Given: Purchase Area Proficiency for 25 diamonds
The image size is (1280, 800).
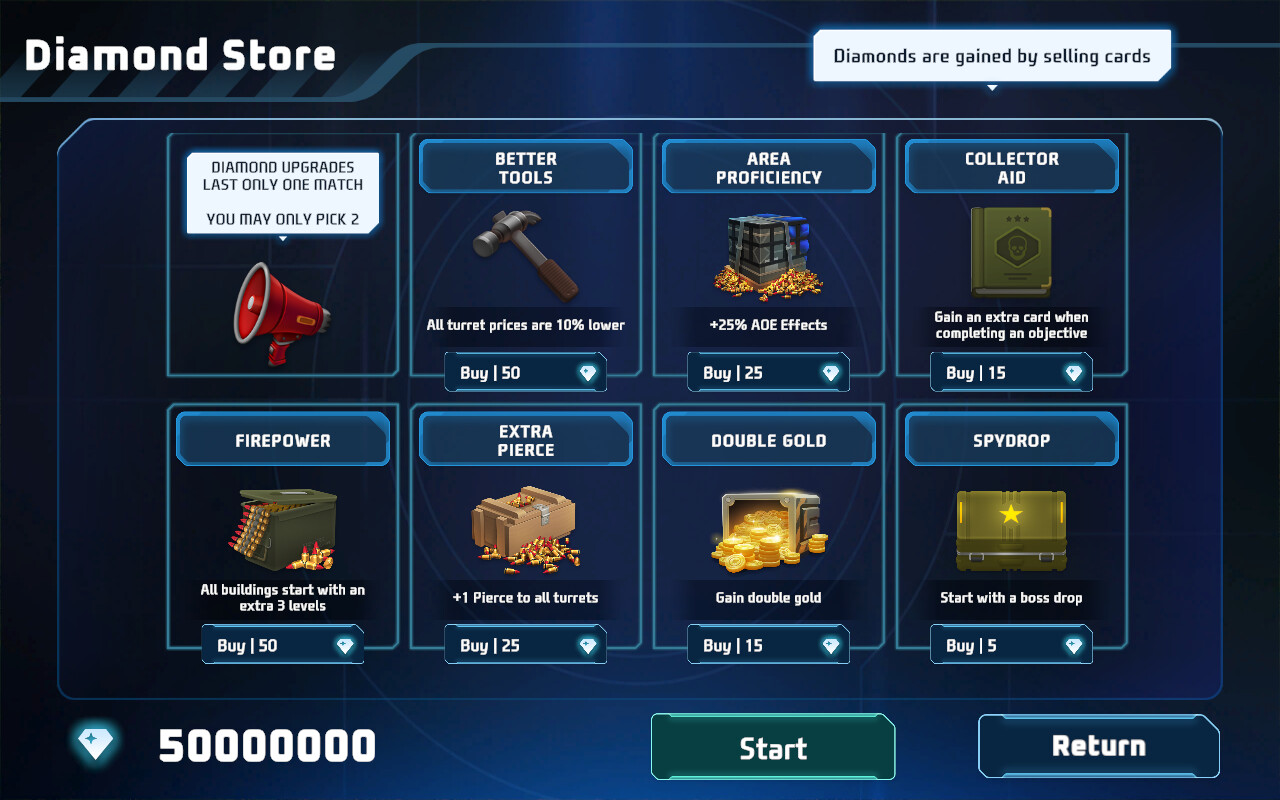Looking at the screenshot, I should (x=768, y=371).
